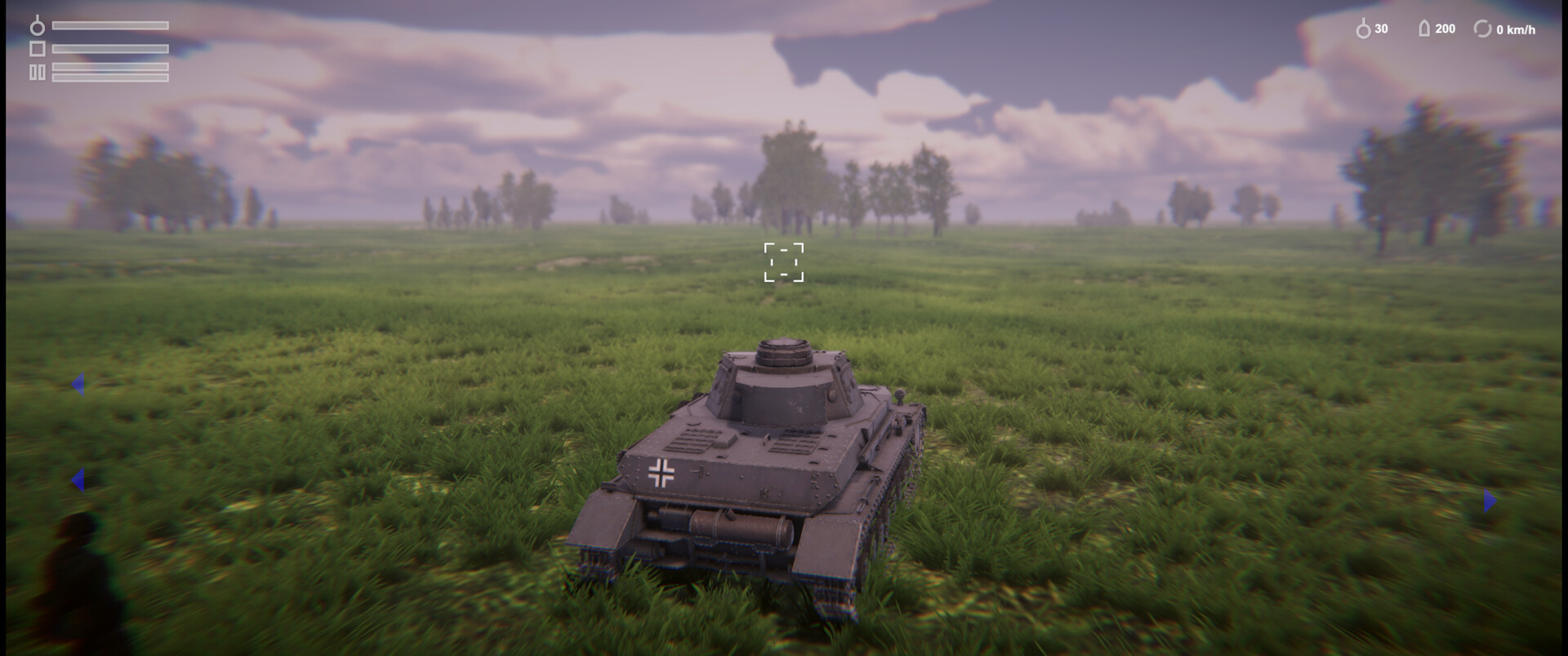Expand the track health bar rows
The image size is (1568, 656).
(109, 72)
